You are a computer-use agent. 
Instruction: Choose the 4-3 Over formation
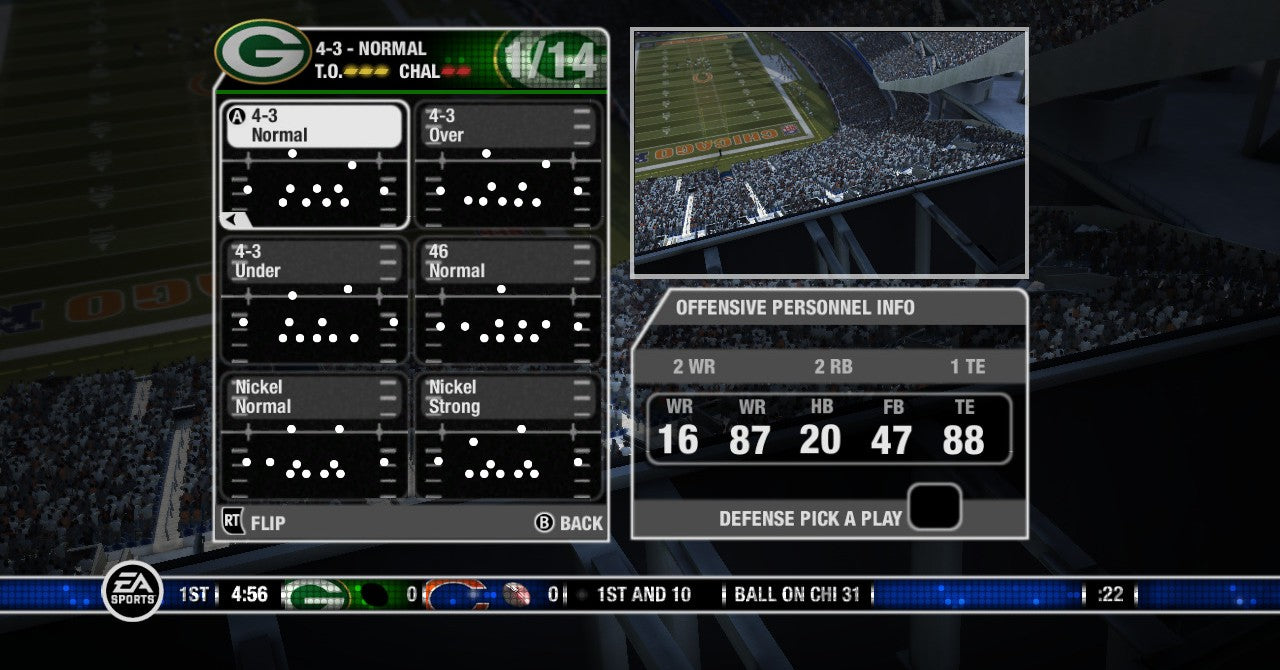tap(508, 165)
